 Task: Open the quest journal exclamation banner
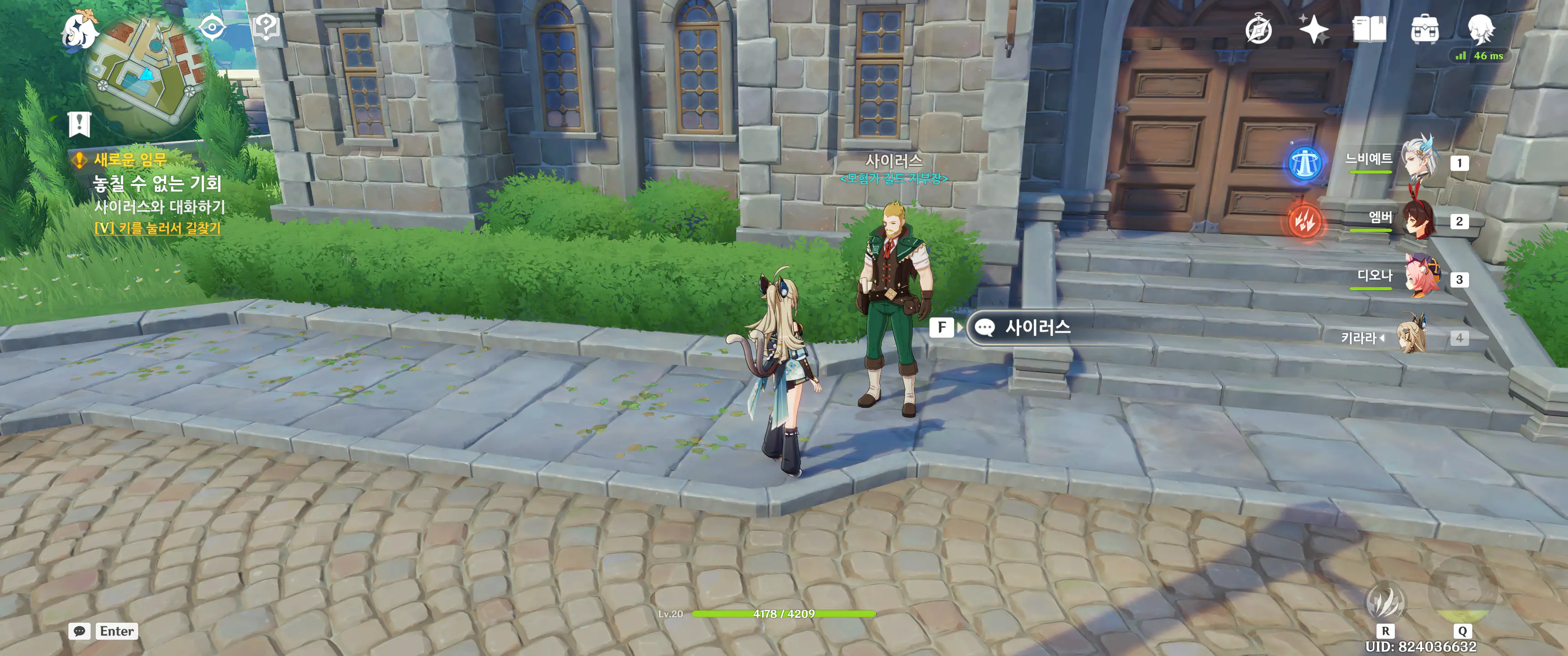(80, 124)
